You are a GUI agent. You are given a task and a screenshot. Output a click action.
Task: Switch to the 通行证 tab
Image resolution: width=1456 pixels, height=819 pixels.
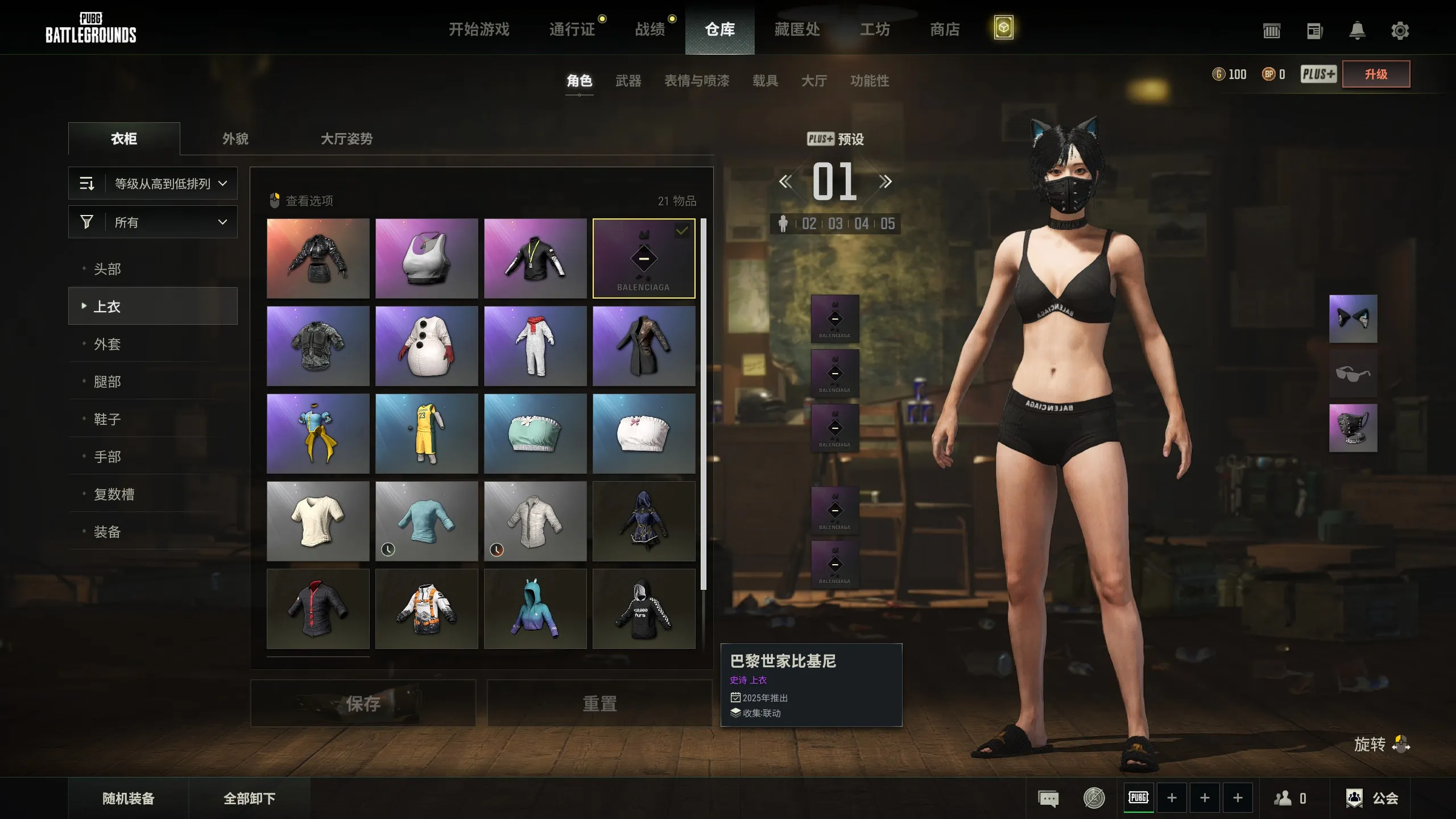[572, 29]
